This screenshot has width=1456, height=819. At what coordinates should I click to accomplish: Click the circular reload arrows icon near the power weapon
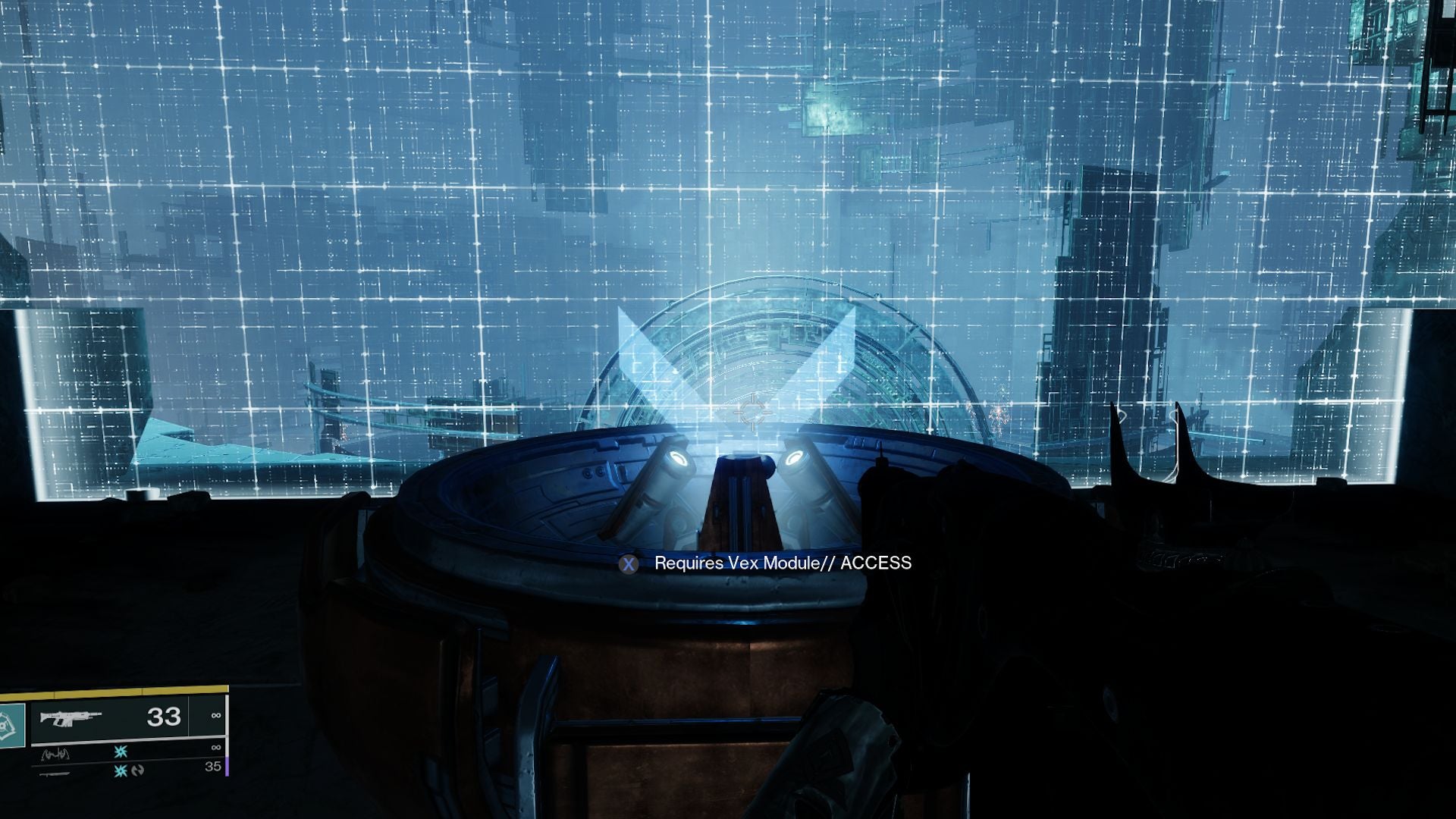pyautogui.click(x=136, y=771)
